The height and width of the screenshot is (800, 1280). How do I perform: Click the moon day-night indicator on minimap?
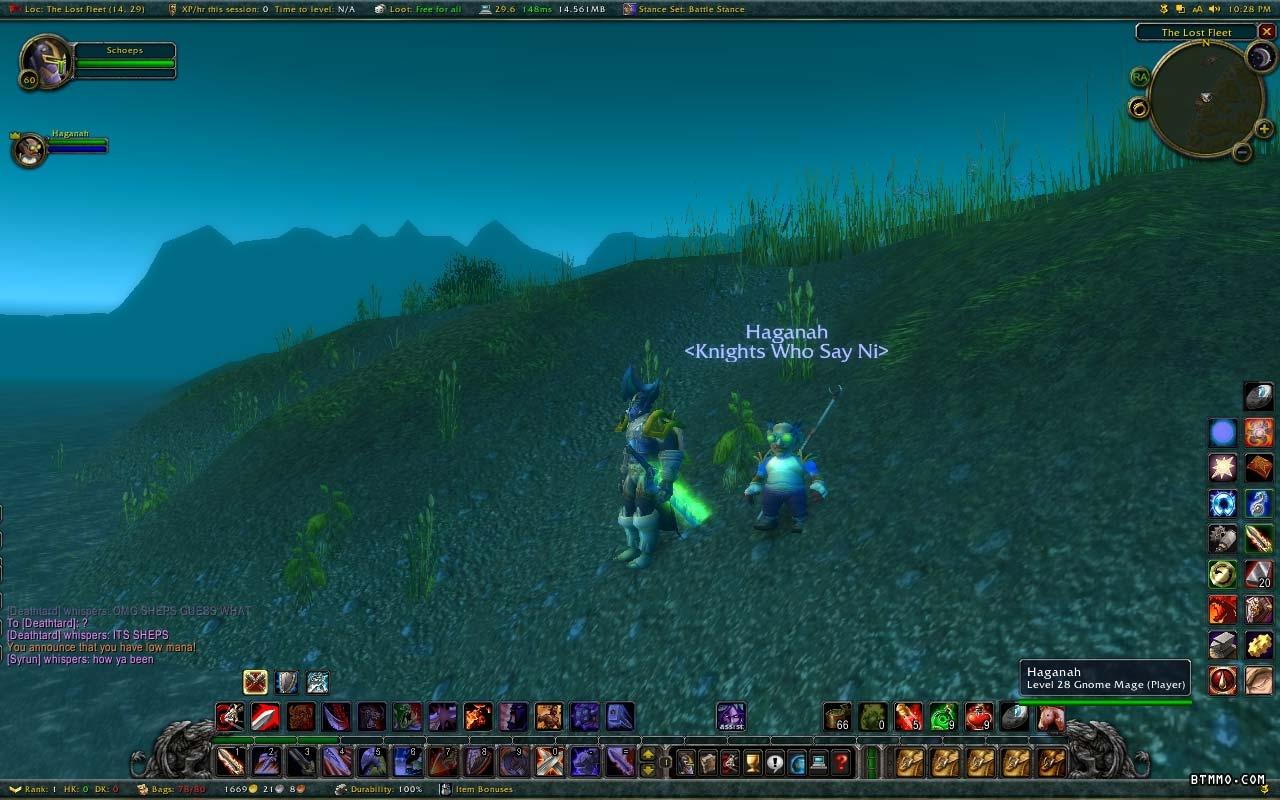point(1260,57)
